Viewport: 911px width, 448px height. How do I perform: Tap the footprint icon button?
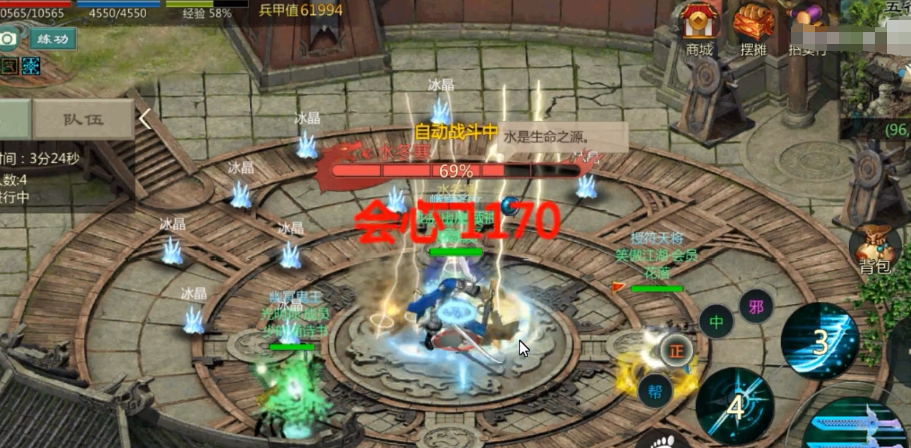pyautogui.click(x=659, y=438)
